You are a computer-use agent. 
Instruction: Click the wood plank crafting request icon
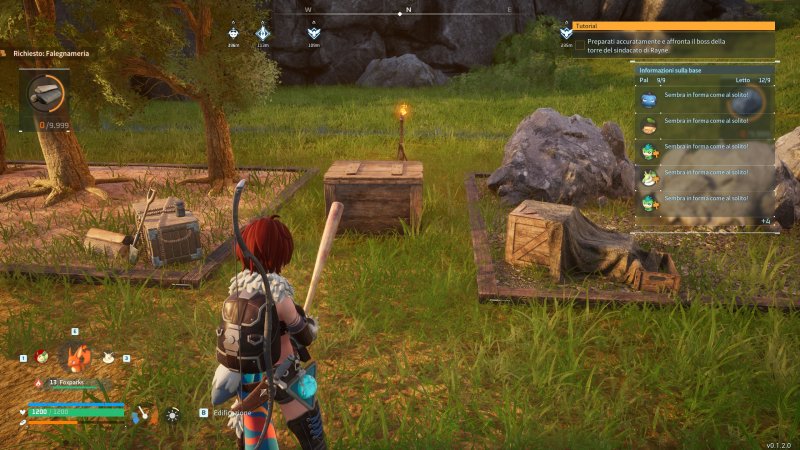click(x=45, y=93)
